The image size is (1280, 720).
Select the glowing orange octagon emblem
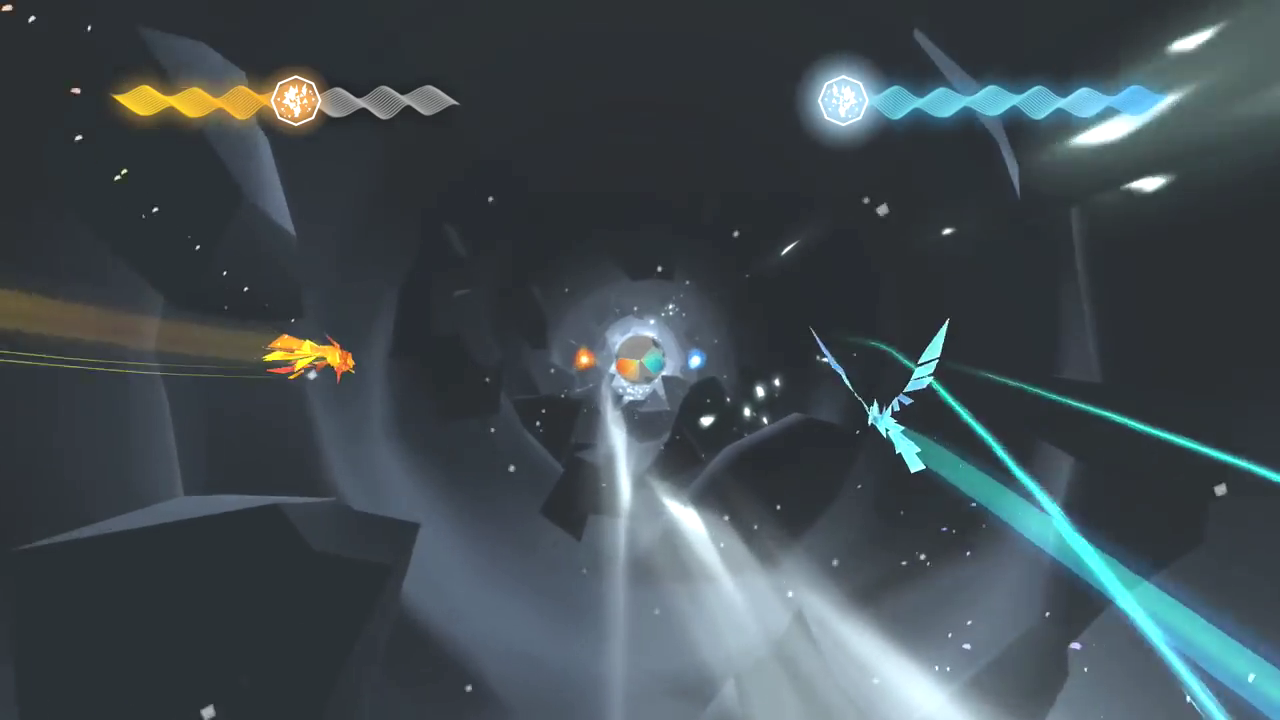coord(295,100)
